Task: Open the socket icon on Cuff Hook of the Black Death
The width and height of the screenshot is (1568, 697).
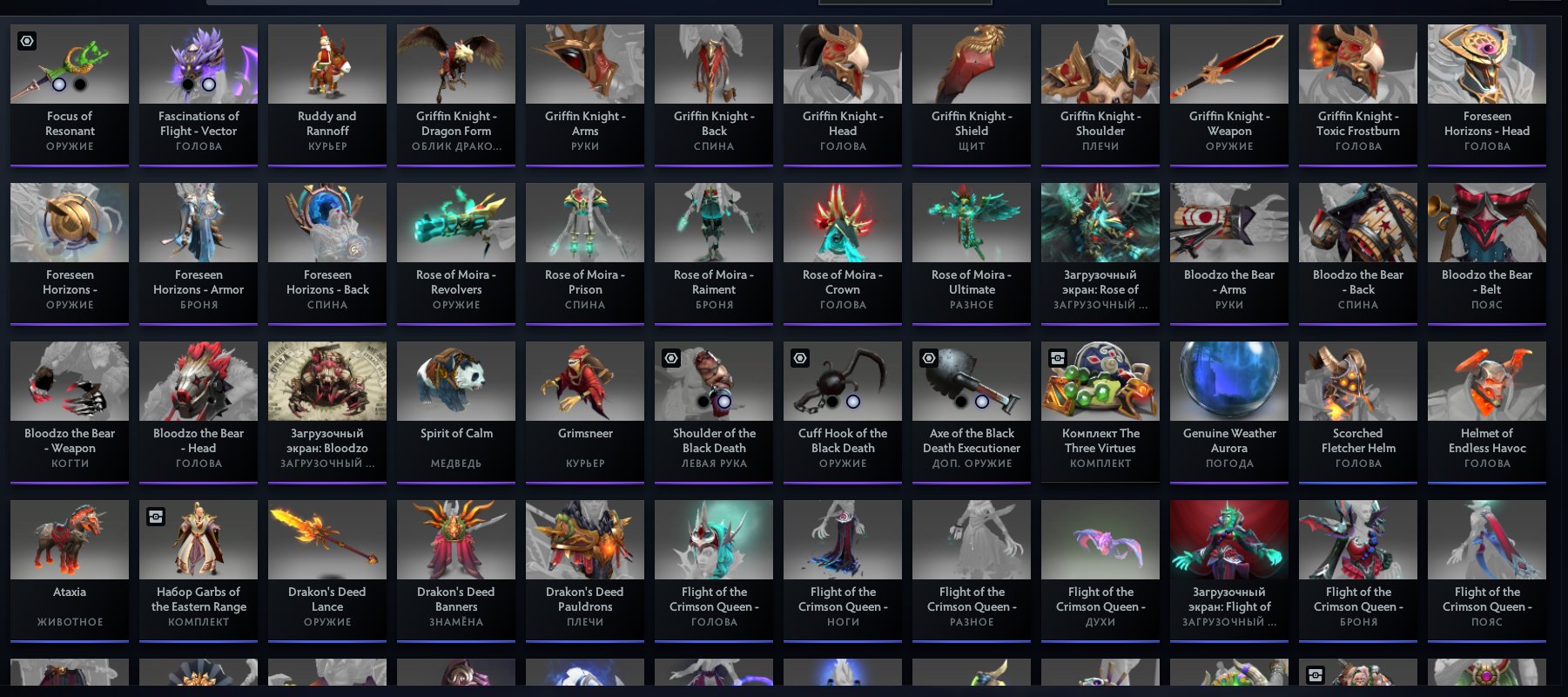Action: click(x=800, y=358)
